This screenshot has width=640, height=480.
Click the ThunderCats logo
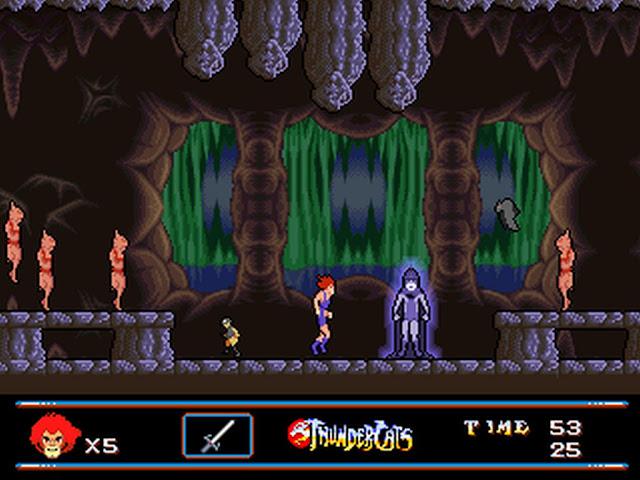point(350,435)
